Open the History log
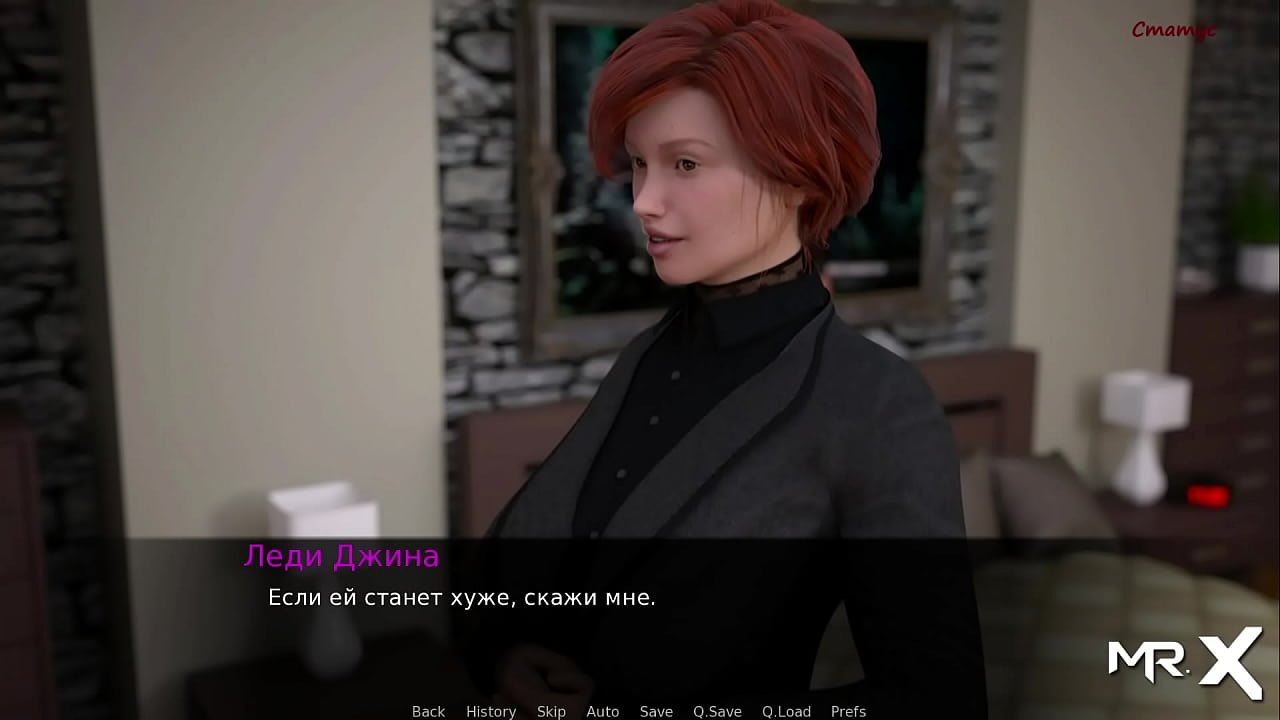The width and height of the screenshot is (1280, 720). [x=491, y=711]
